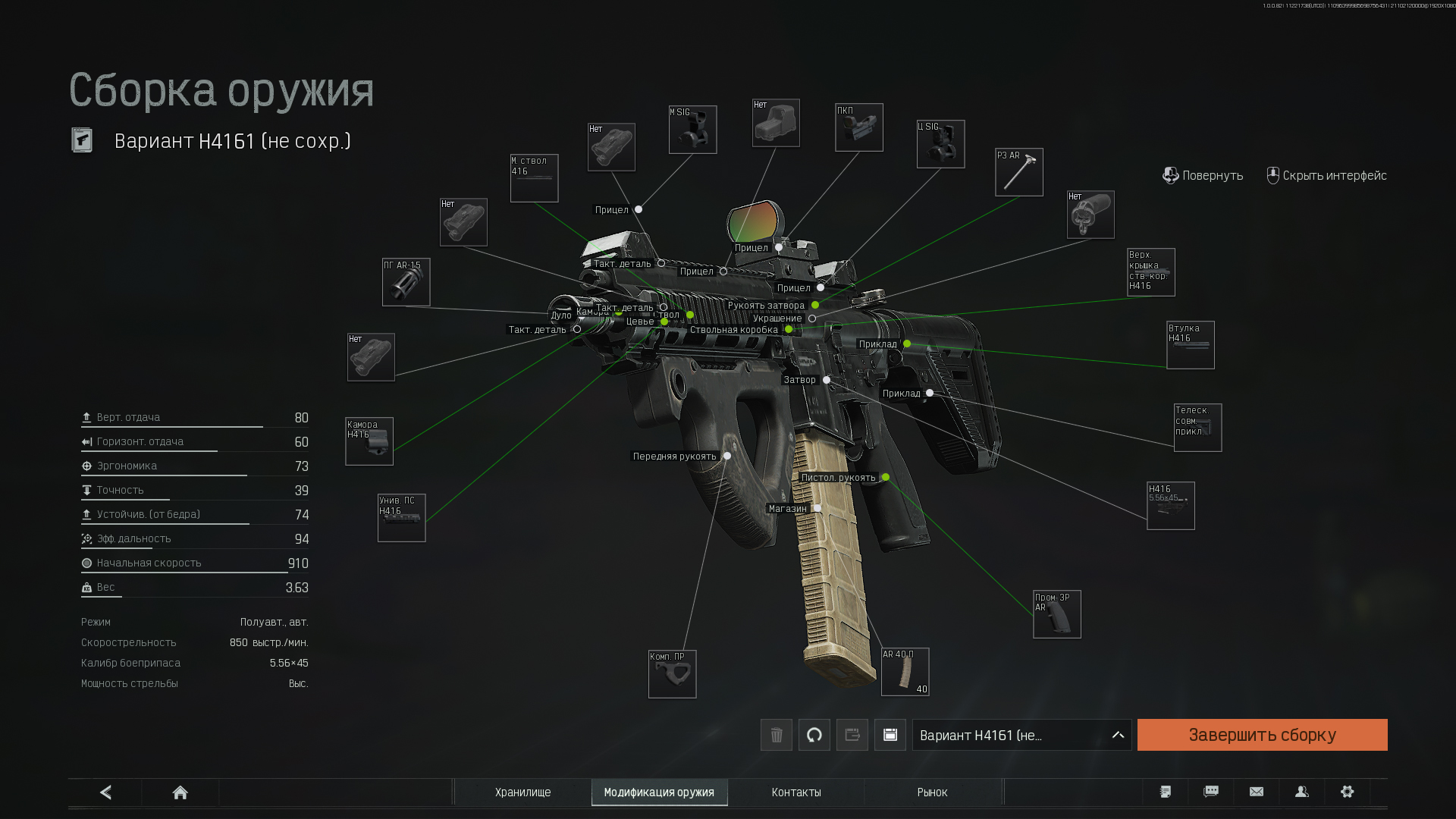This screenshot has width=1456, height=819.
Task: Go to the Контакты tab
Action: [x=796, y=792]
